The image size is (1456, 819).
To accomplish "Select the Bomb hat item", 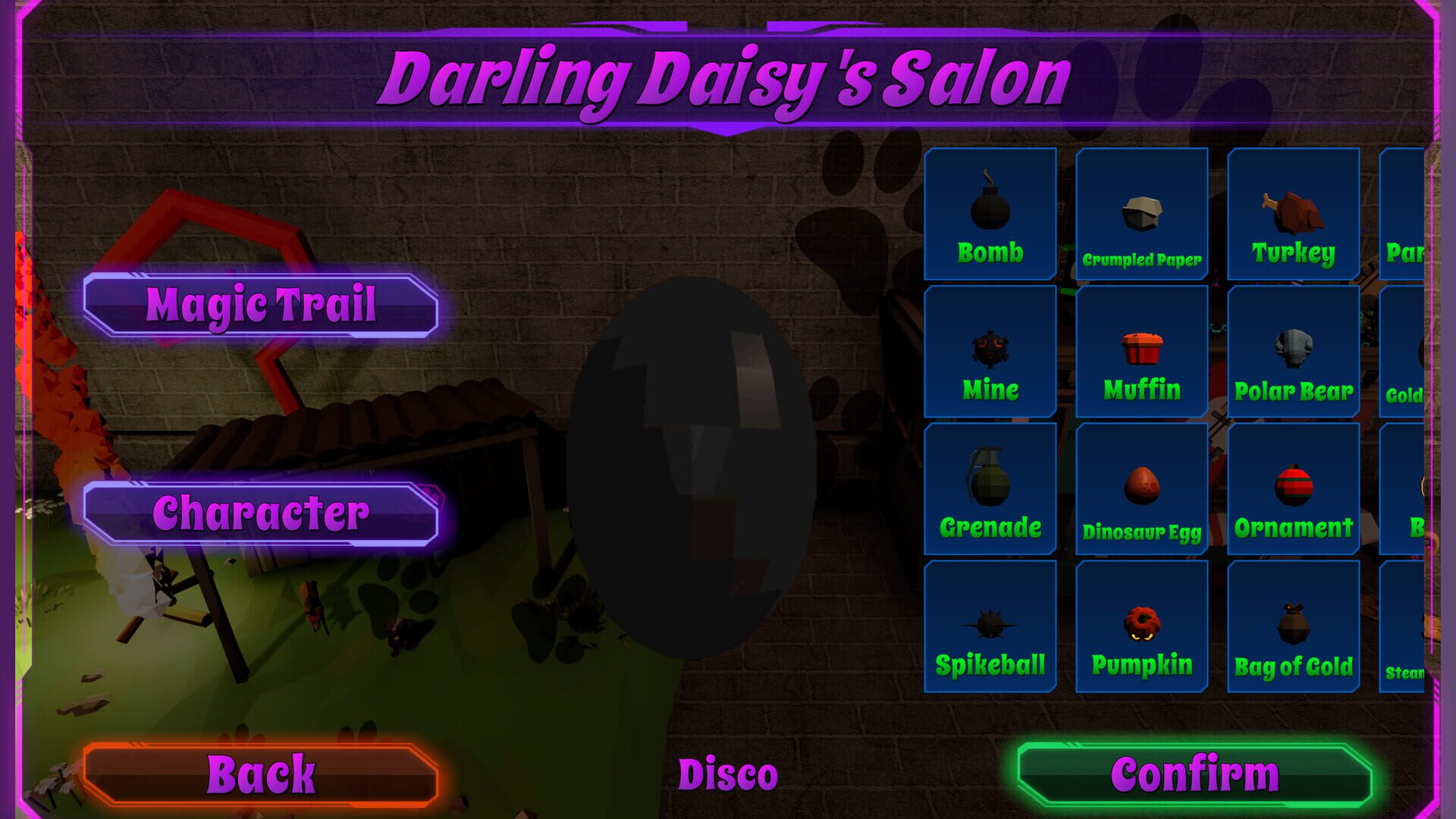I will coord(990,212).
